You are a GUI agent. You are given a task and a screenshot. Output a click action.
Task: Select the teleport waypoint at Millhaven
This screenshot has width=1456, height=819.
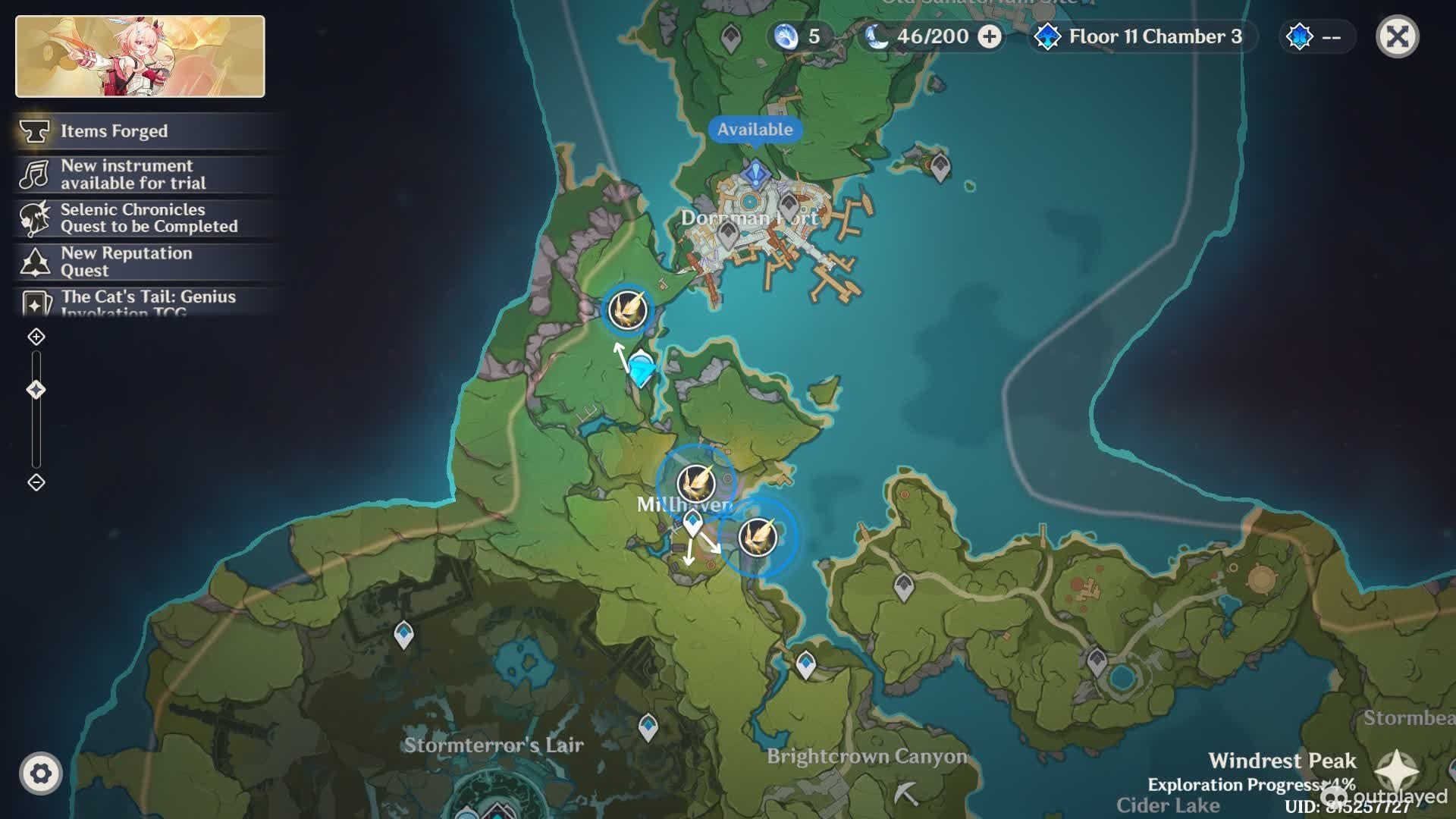(692, 522)
